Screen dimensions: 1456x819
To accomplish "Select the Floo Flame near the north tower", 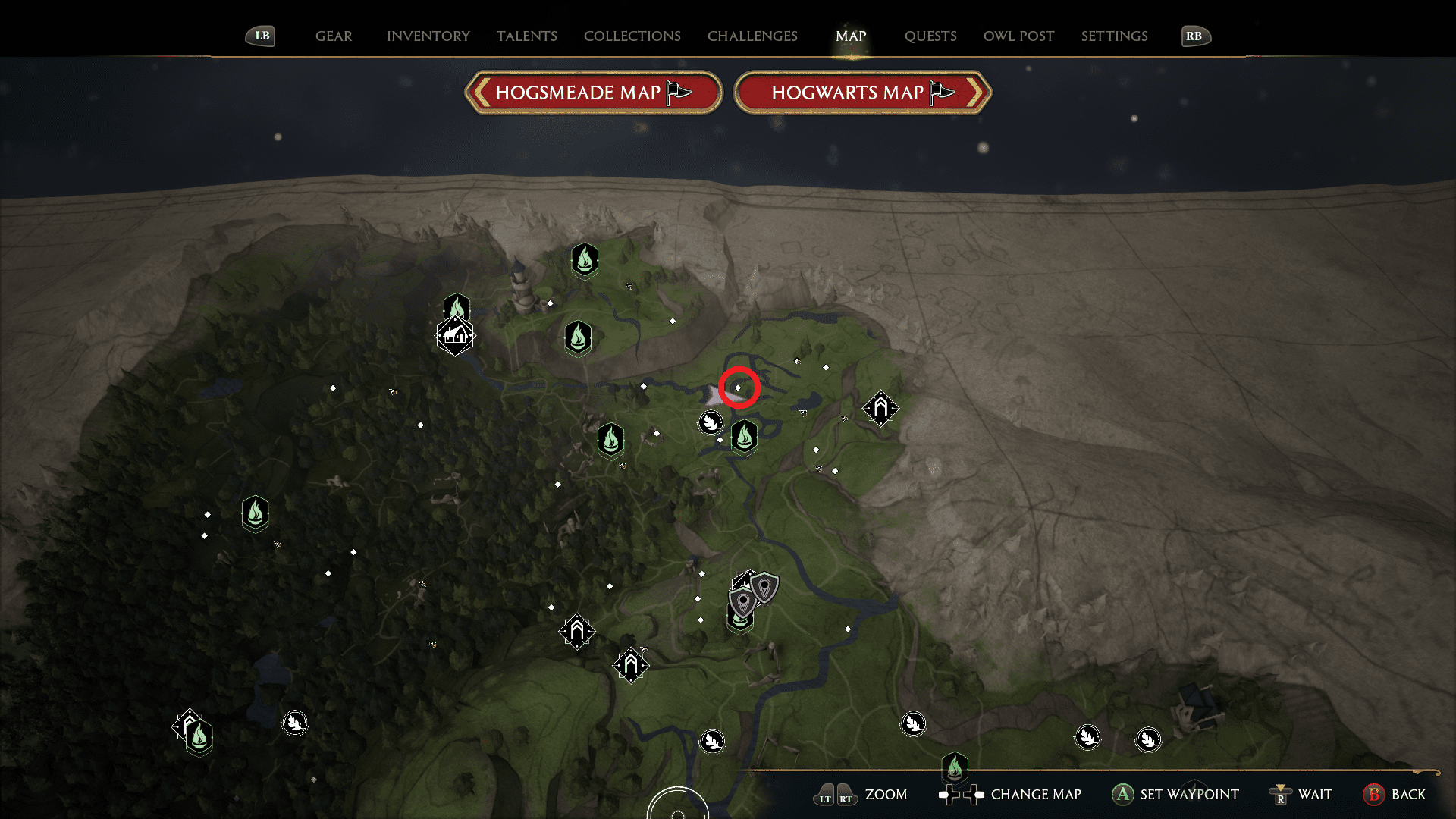I will (584, 262).
